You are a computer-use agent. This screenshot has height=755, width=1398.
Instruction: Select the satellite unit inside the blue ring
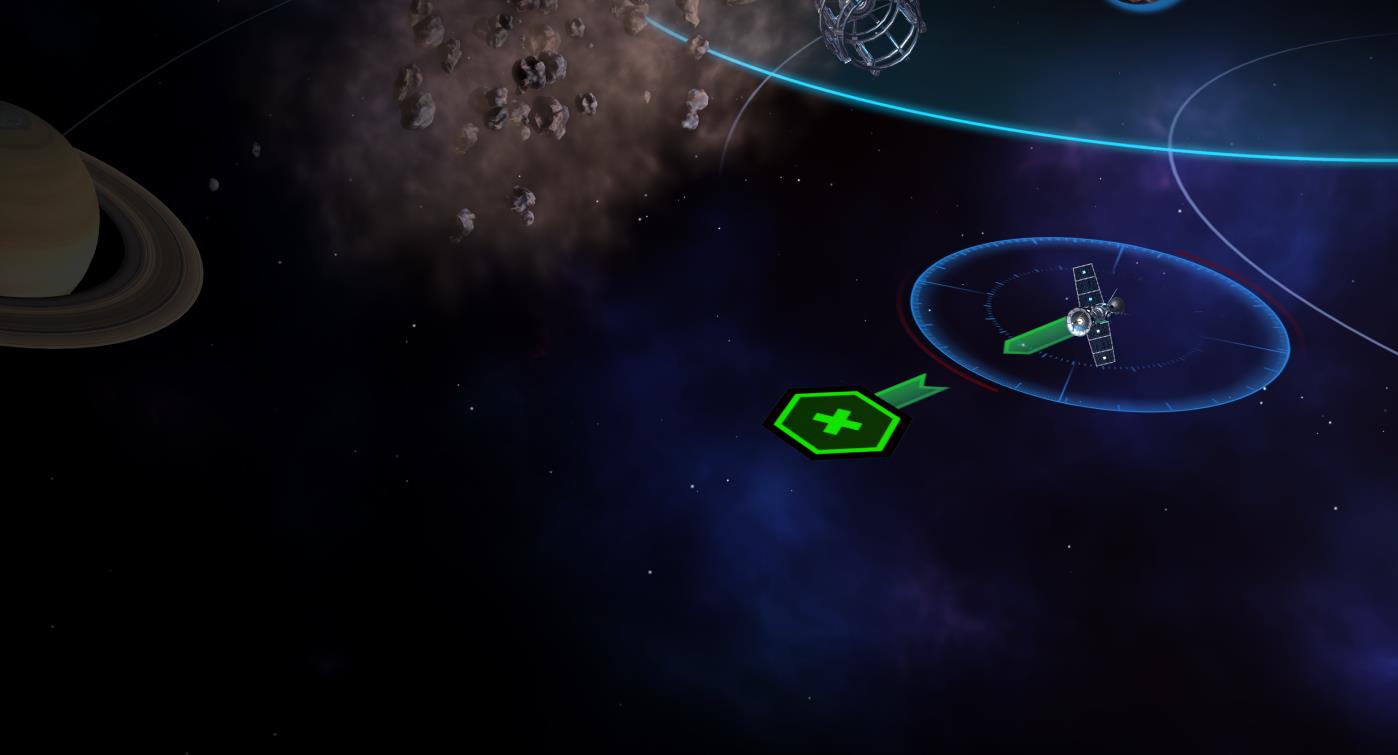1096,314
